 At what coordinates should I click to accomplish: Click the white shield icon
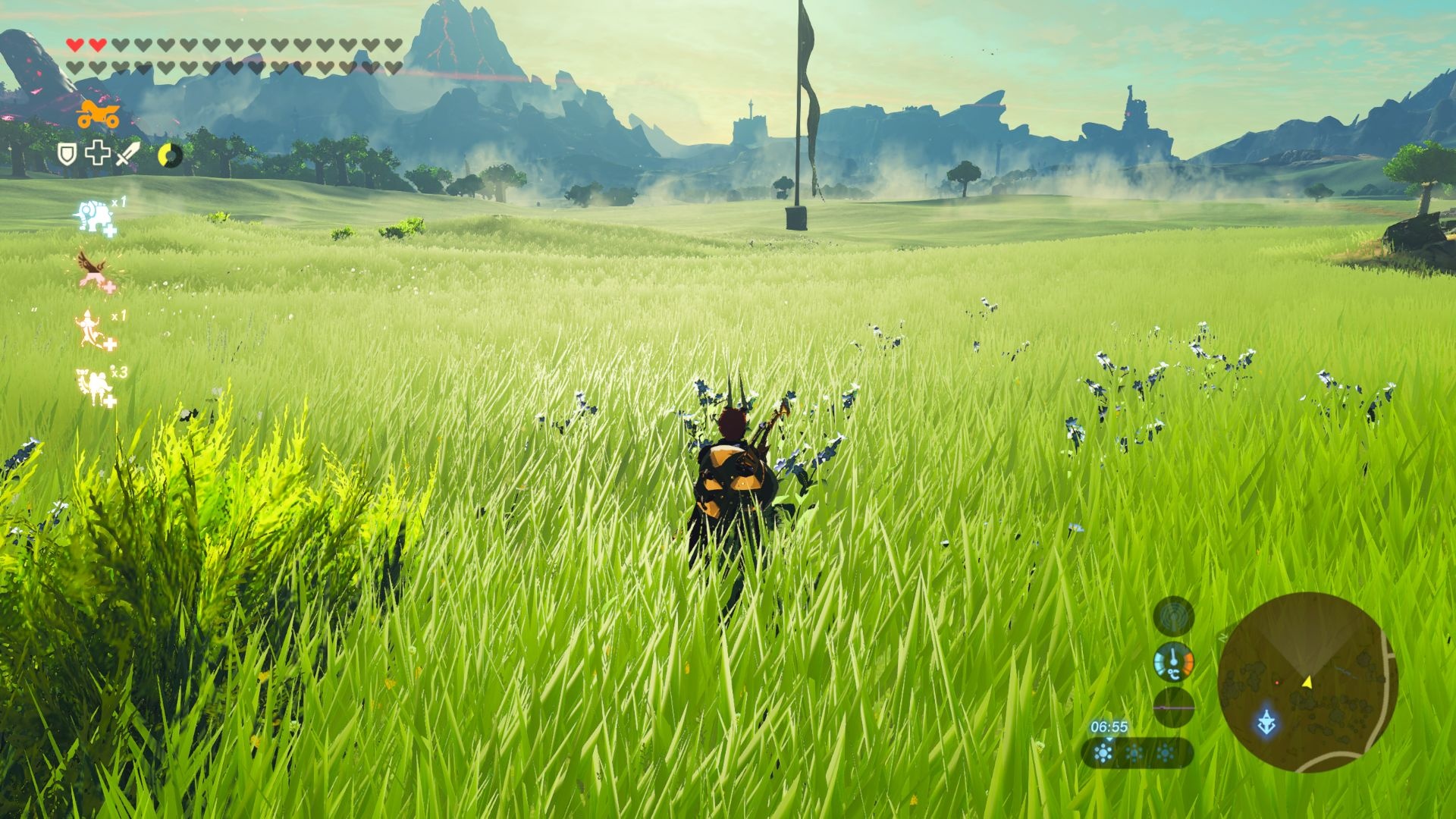[68, 155]
